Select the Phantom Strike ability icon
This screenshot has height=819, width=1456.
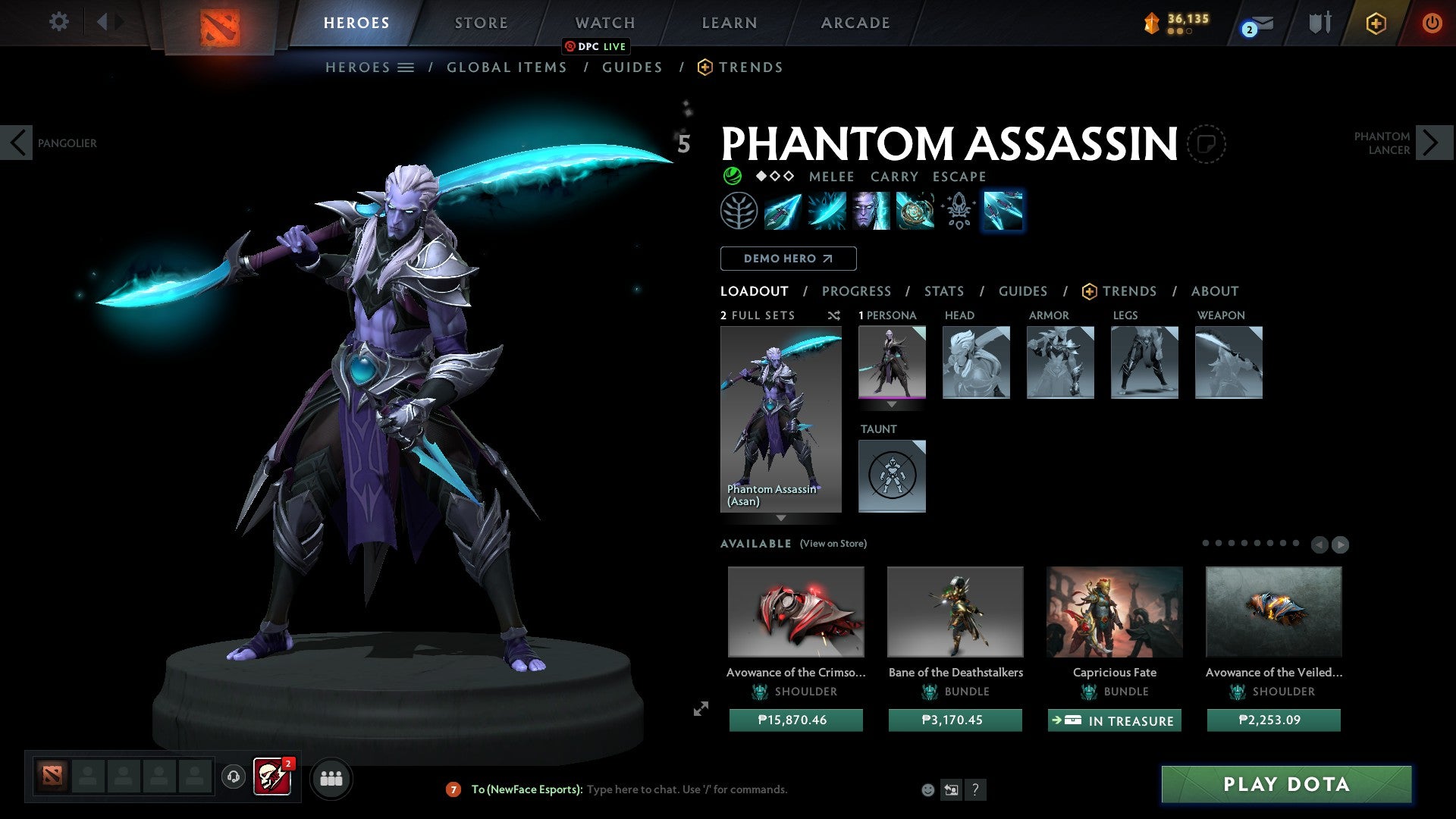tap(826, 211)
